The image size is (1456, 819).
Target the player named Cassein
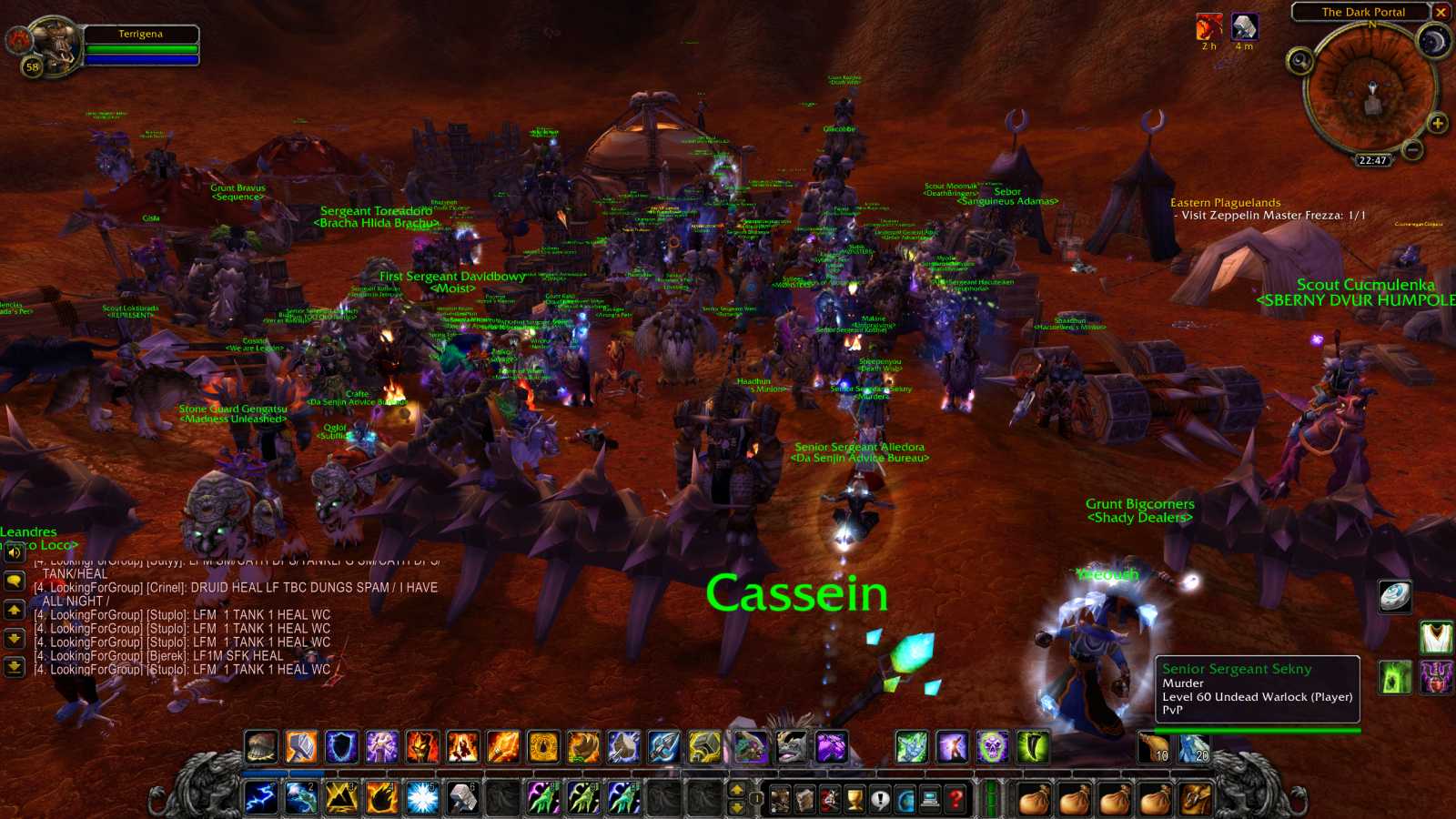click(797, 594)
